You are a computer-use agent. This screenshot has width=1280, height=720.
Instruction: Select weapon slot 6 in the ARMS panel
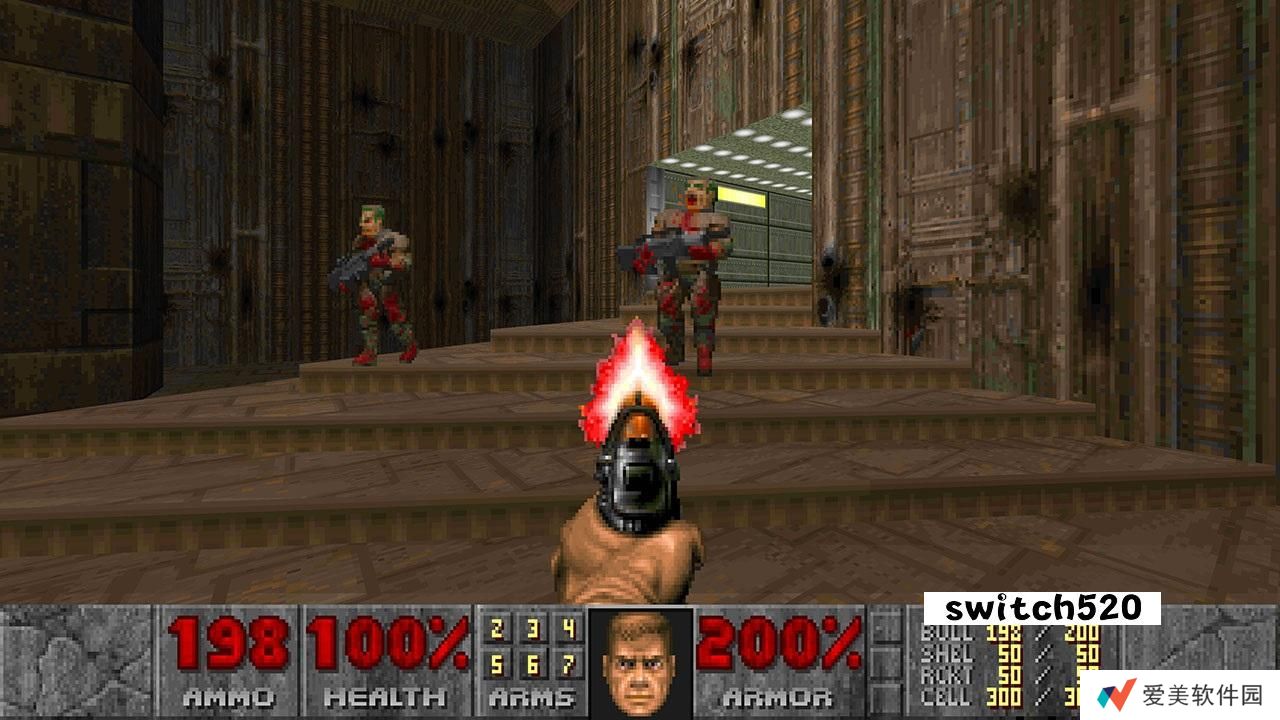[x=533, y=665]
